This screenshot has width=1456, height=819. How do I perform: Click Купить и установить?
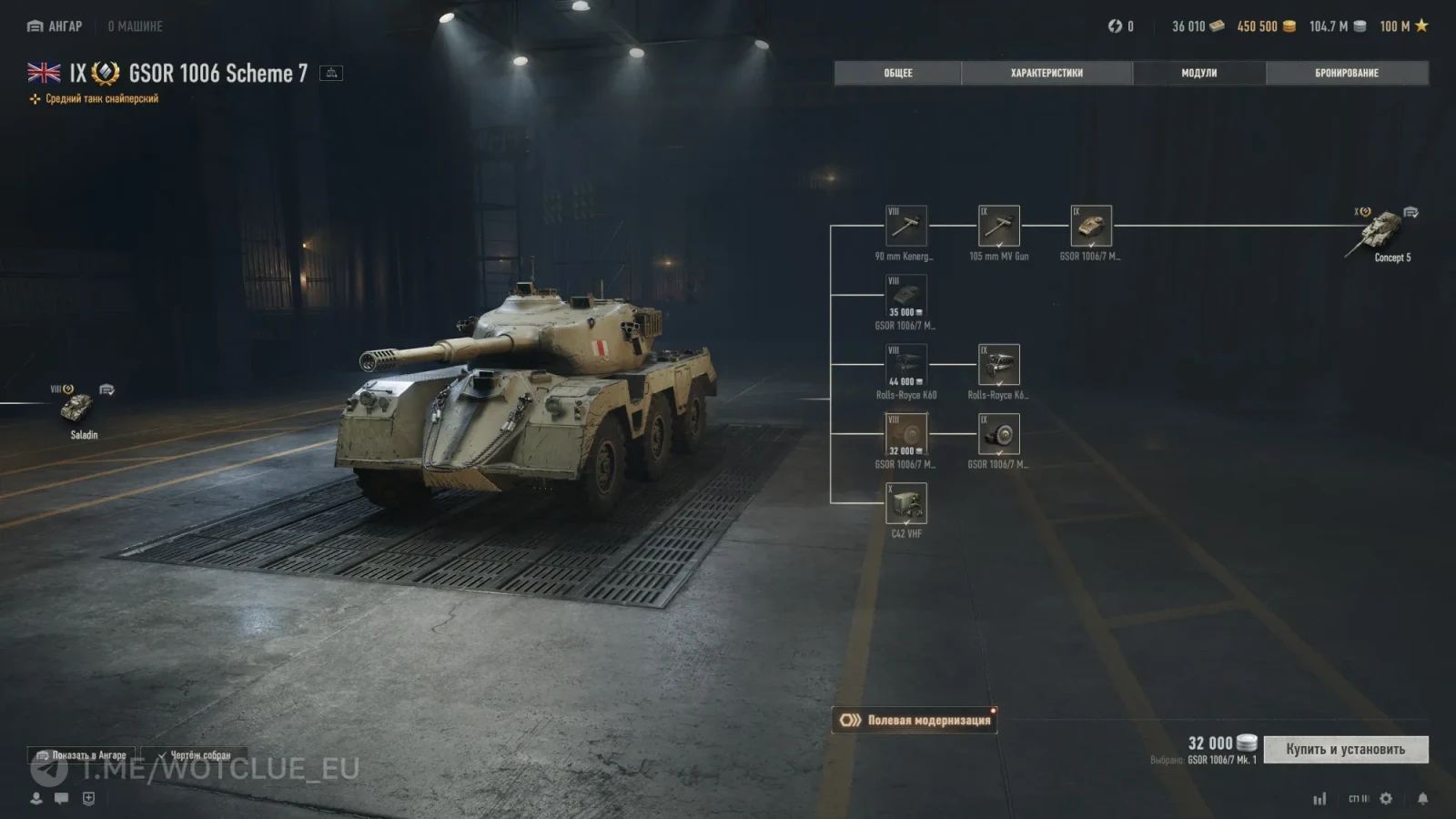click(1345, 749)
